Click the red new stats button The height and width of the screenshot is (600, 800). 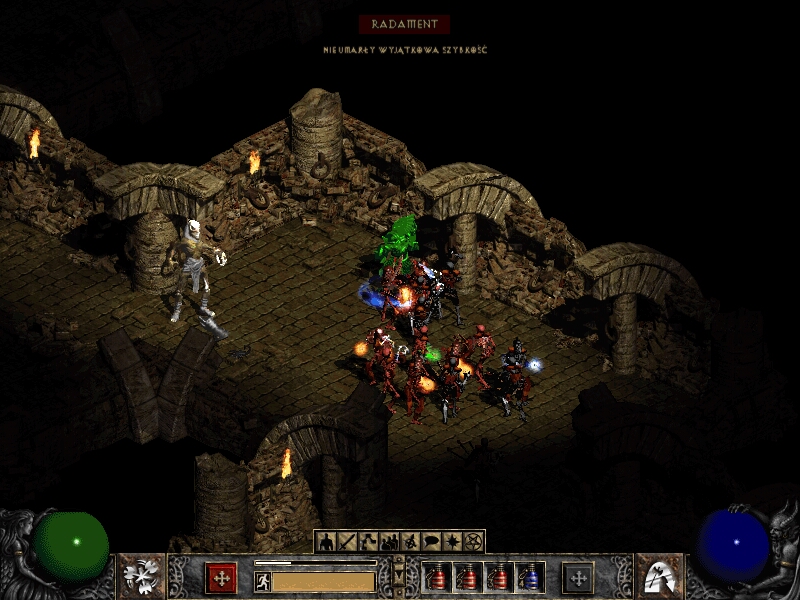click(221, 578)
